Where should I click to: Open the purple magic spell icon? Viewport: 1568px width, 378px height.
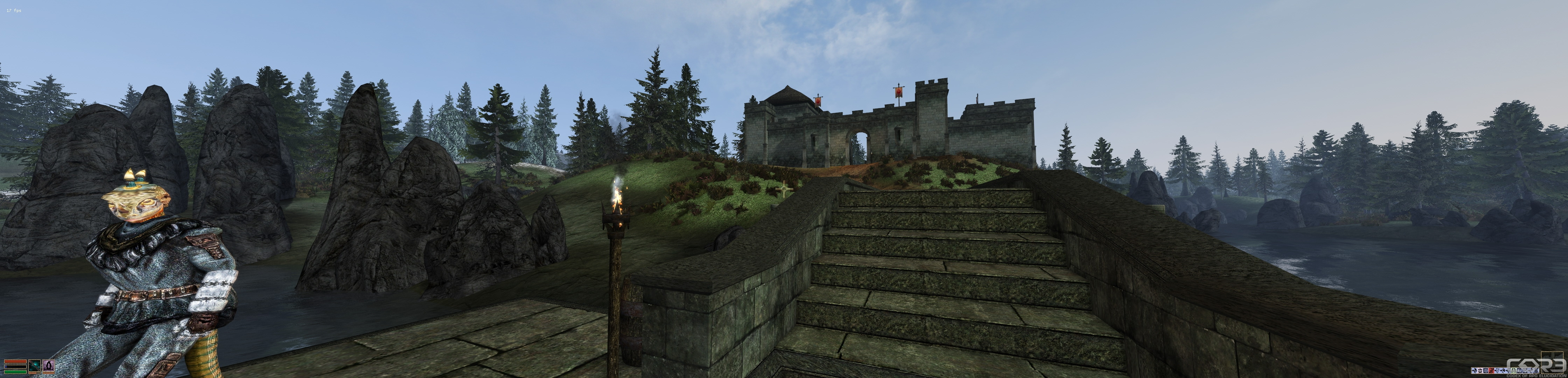pos(49,365)
